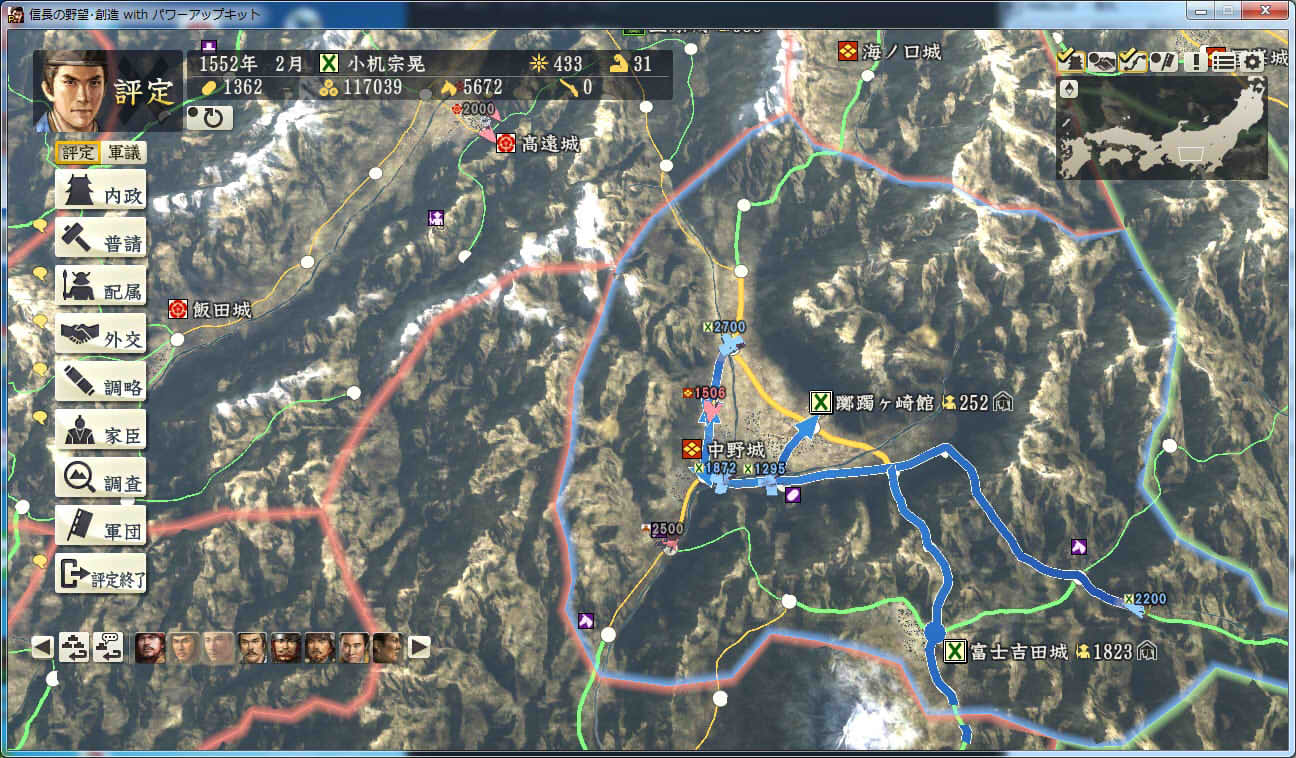
Task: Click the circular arrow refresh button
Action: click(x=211, y=118)
